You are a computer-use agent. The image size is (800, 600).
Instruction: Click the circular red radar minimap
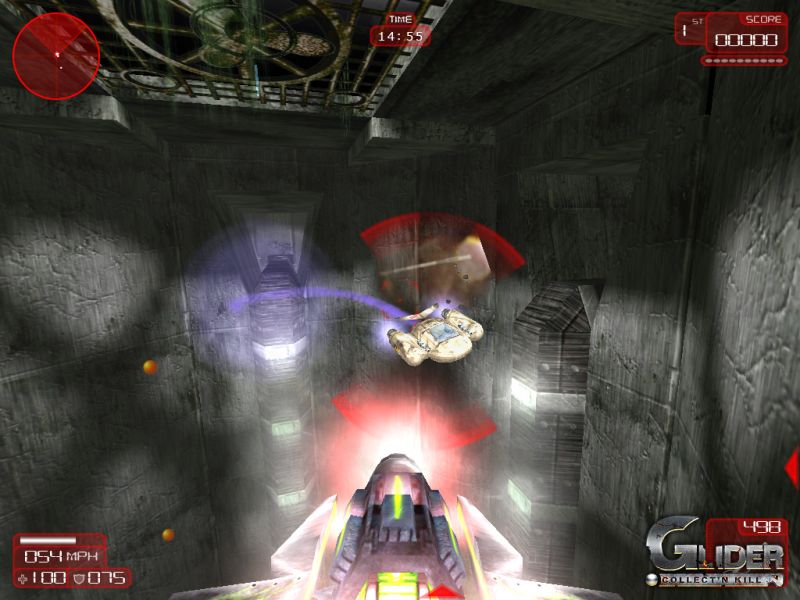[56, 56]
